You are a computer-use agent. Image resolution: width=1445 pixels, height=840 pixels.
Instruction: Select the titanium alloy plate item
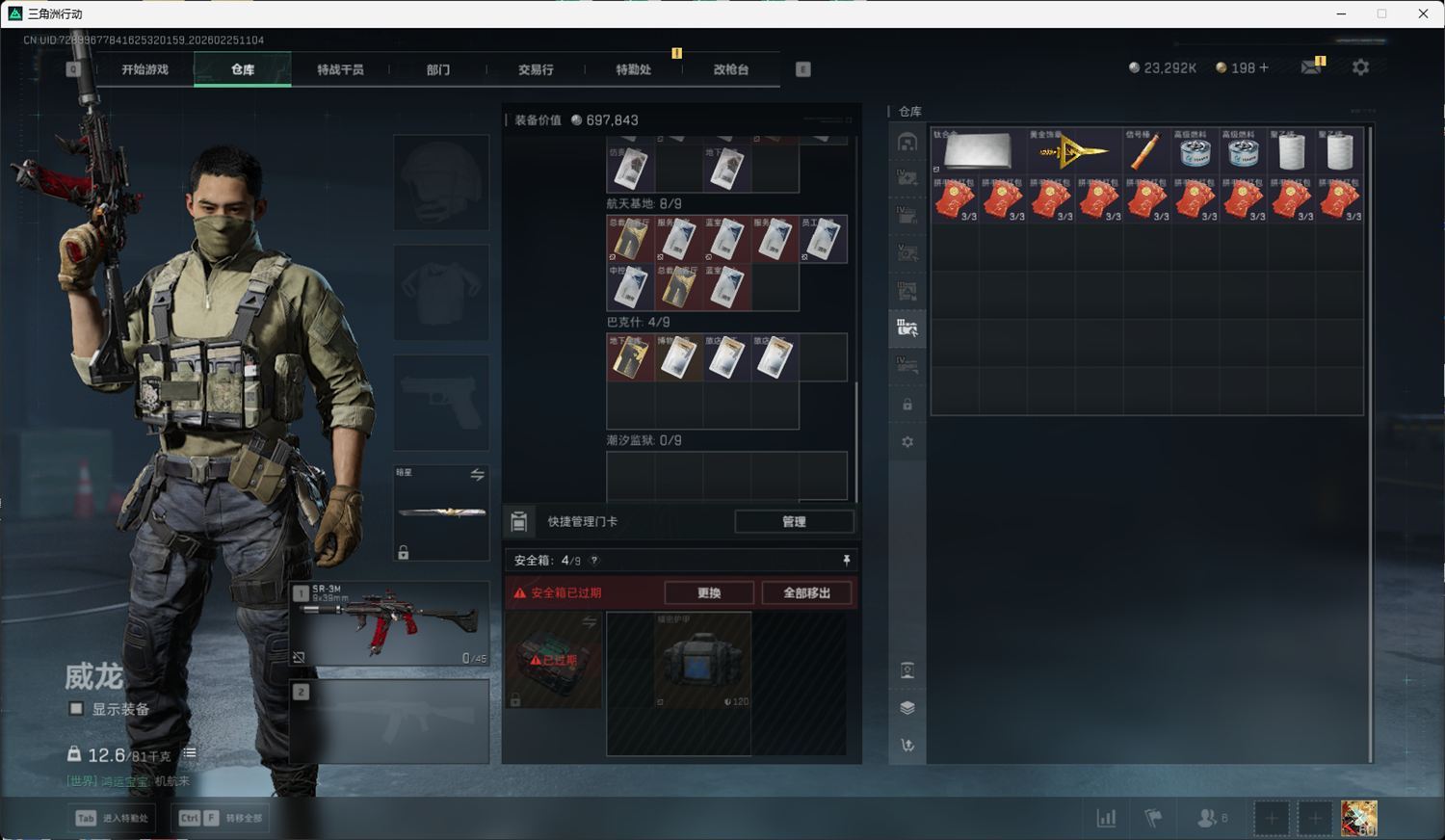pos(978,151)
